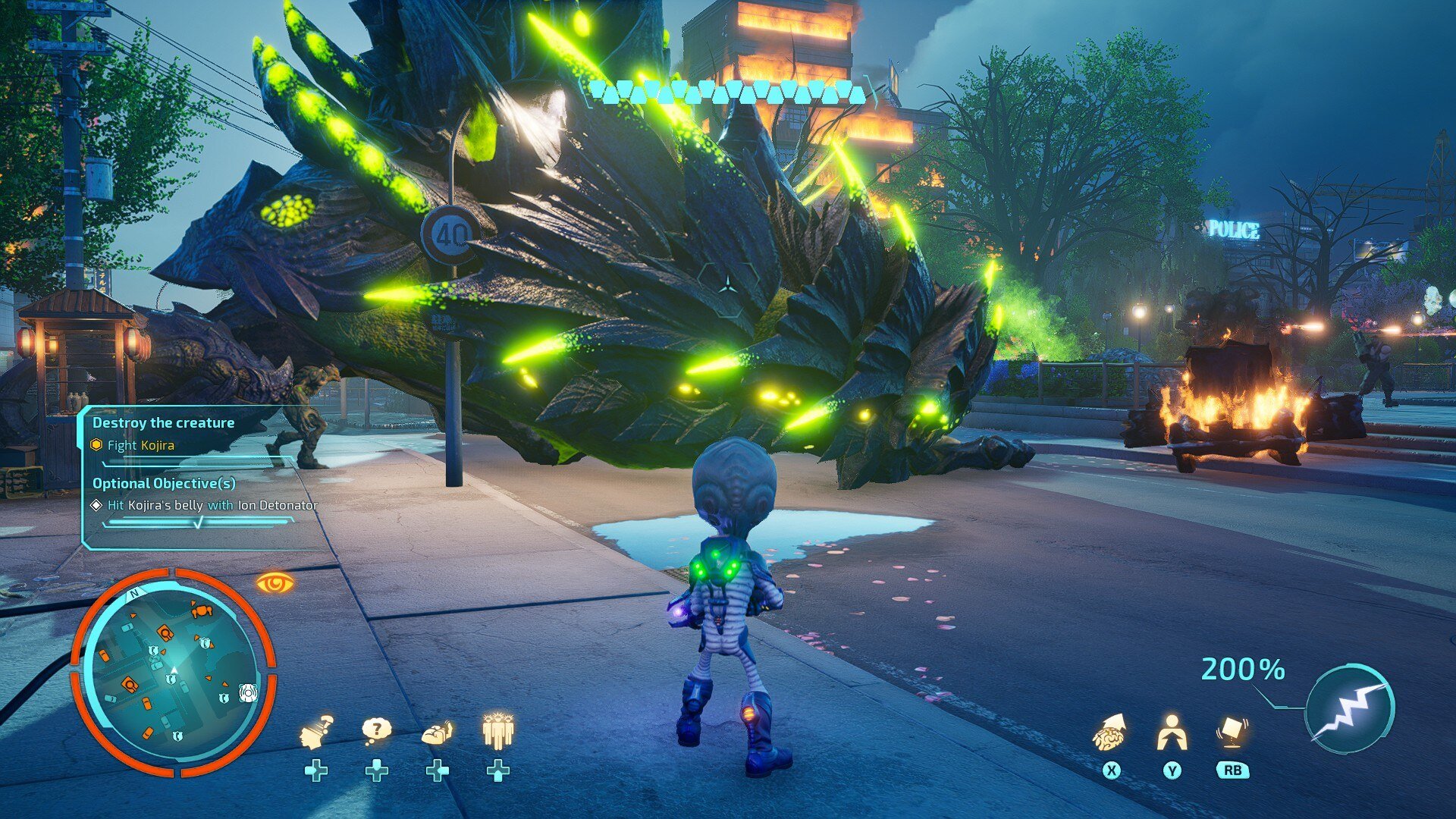Screen dimensions: 1456x819
Task: Open the Destroy the creature objective tracker
Action: (163, 422)
